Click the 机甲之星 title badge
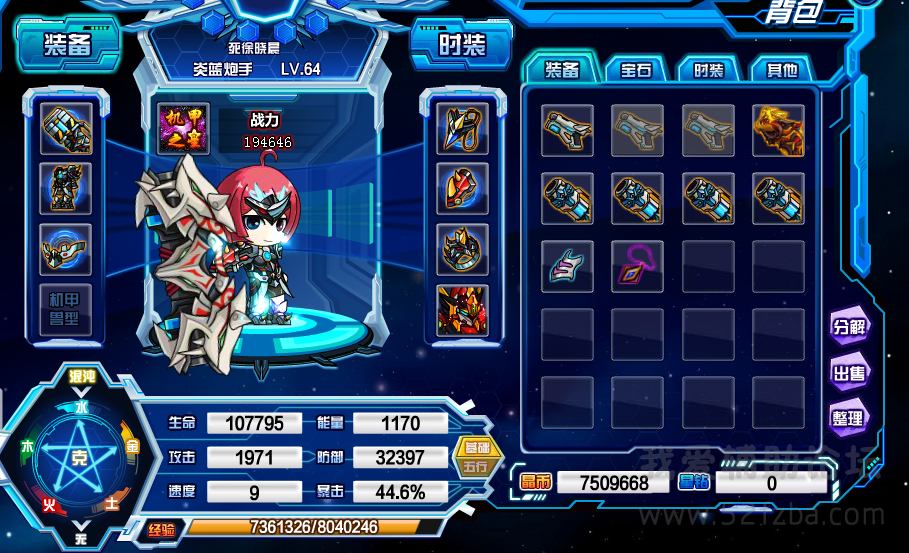The height and width of the screenshot is (553, 909). coord(184,130)
